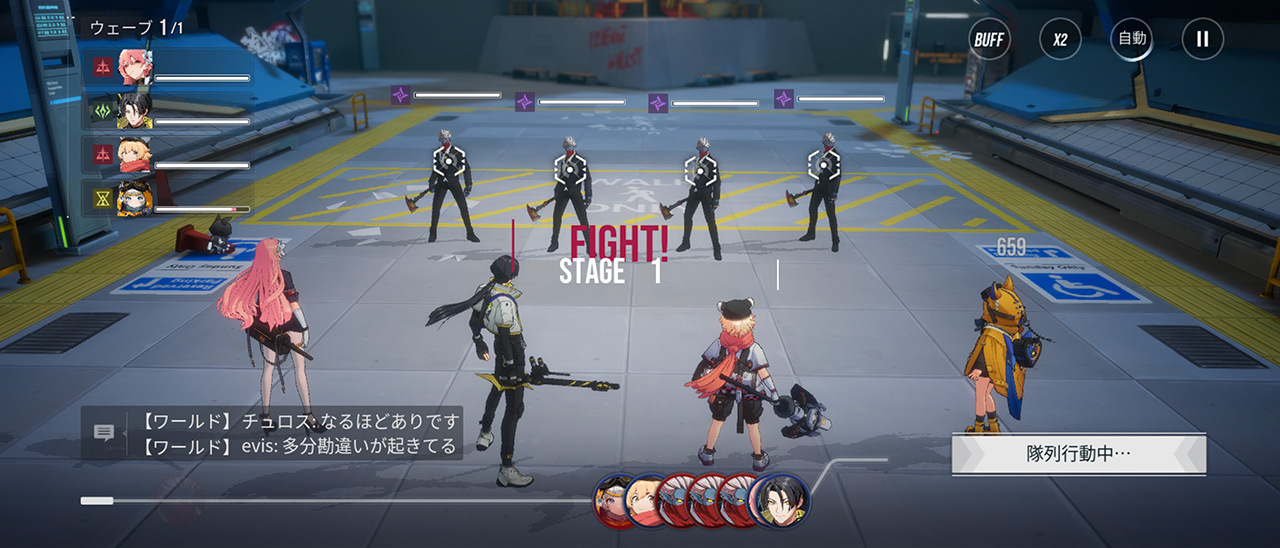Open the chat speech-bubble icon

pos(104,432)
